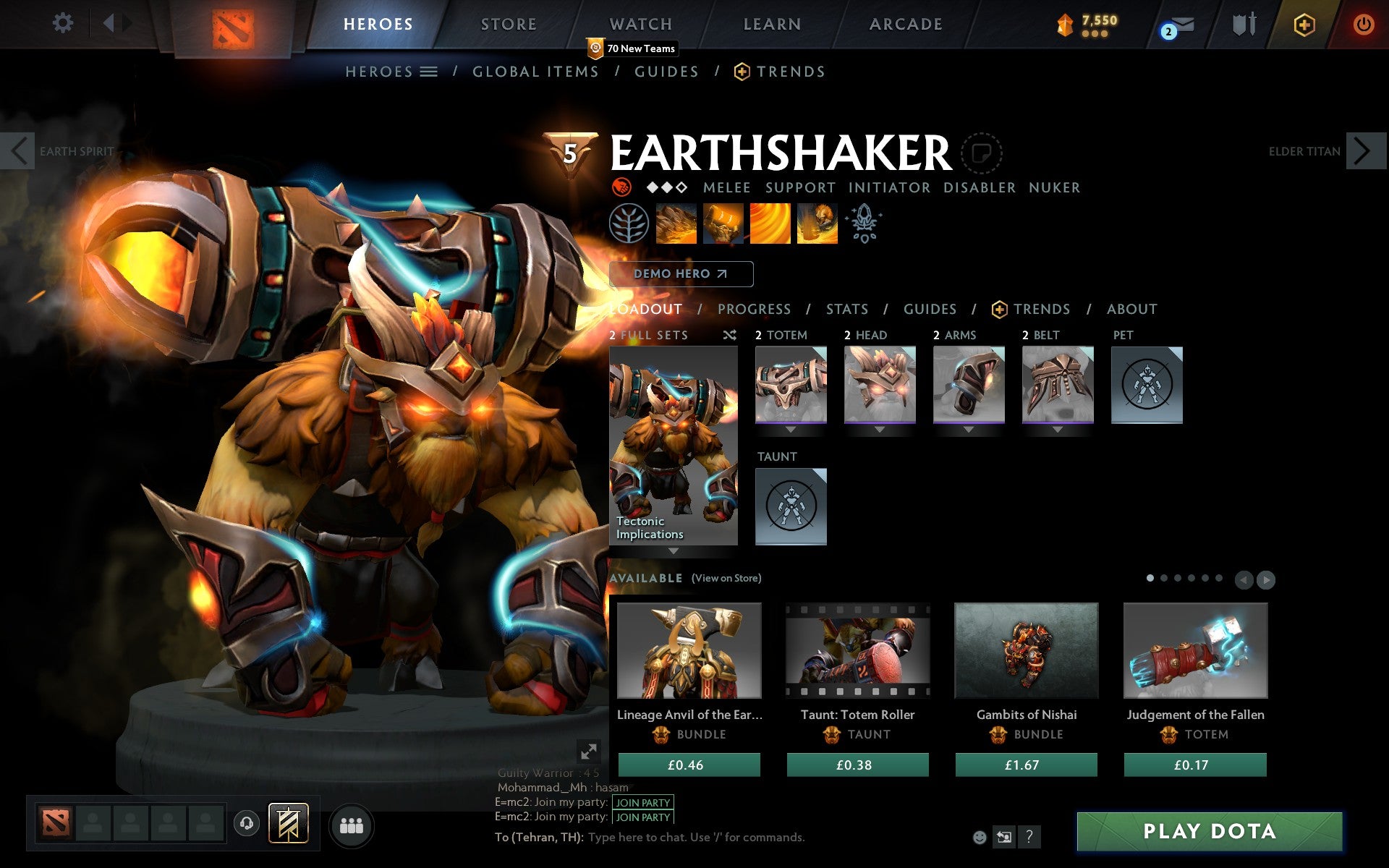Open the Heroes hamburger navigation menu
The image size is (1389, 868).
[429, 72]
